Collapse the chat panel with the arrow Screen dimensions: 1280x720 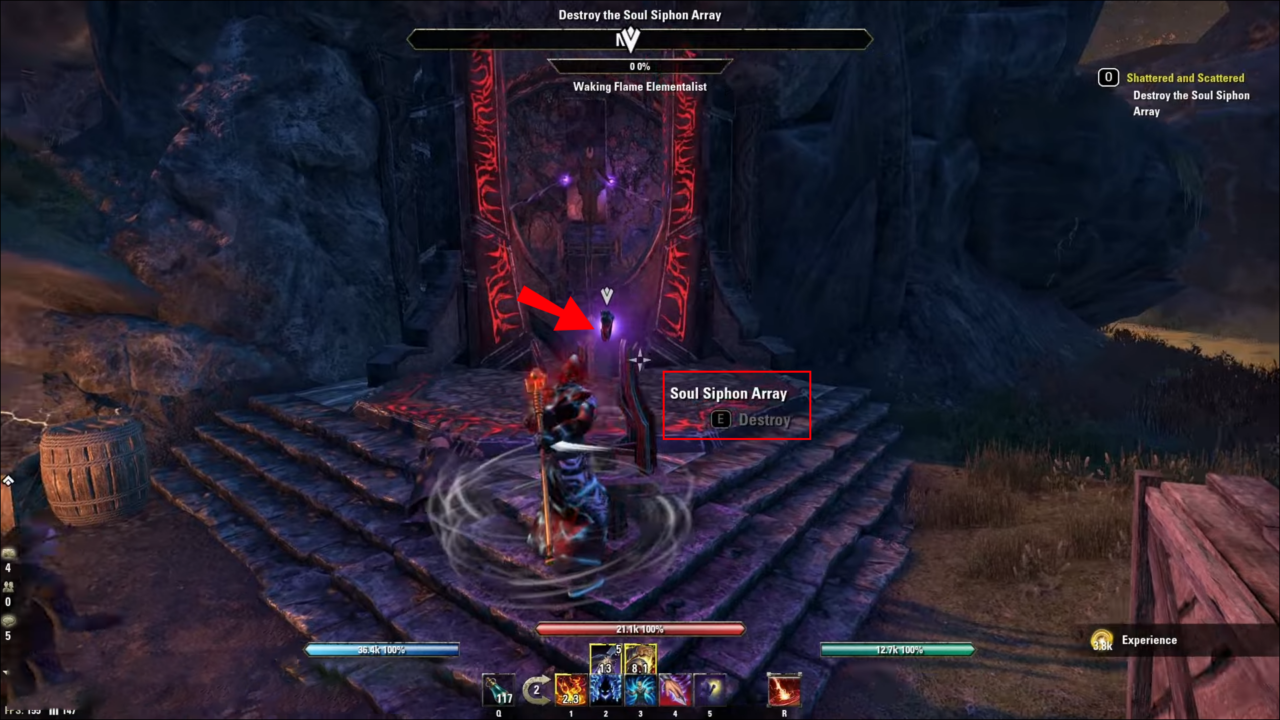9,480
